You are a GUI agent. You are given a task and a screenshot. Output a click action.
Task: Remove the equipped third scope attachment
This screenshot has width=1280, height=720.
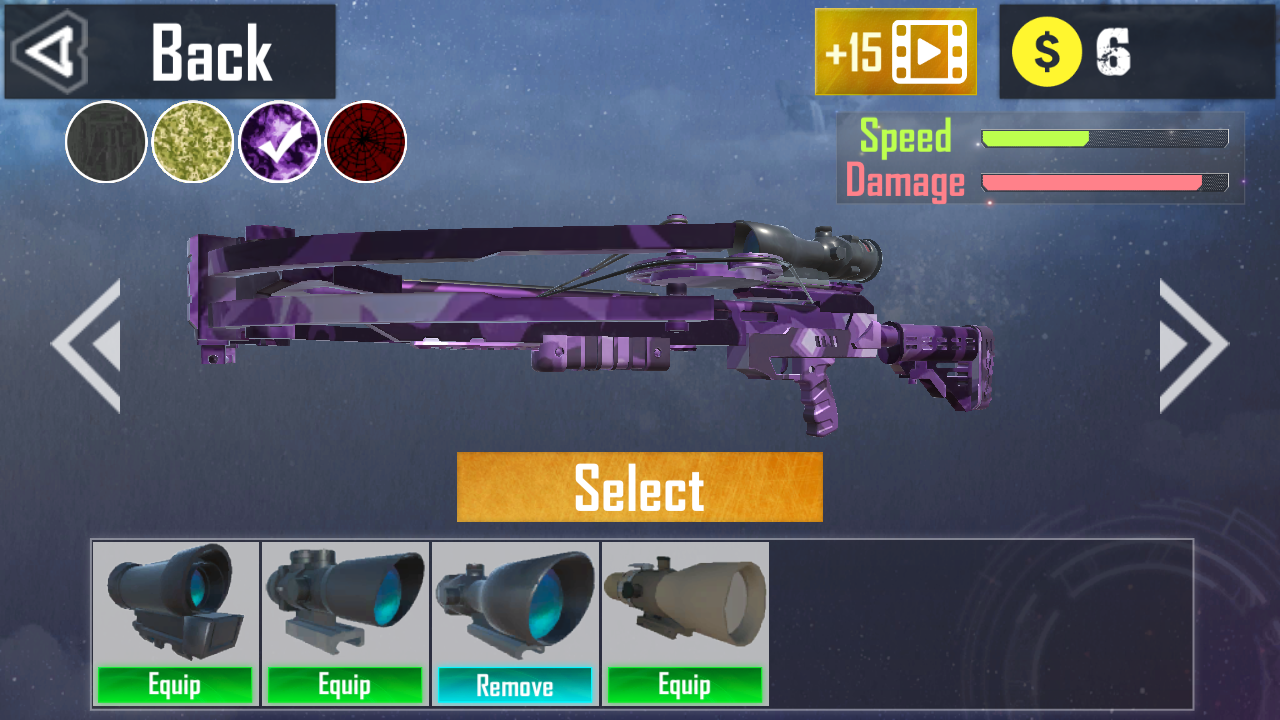pos(515,686)
